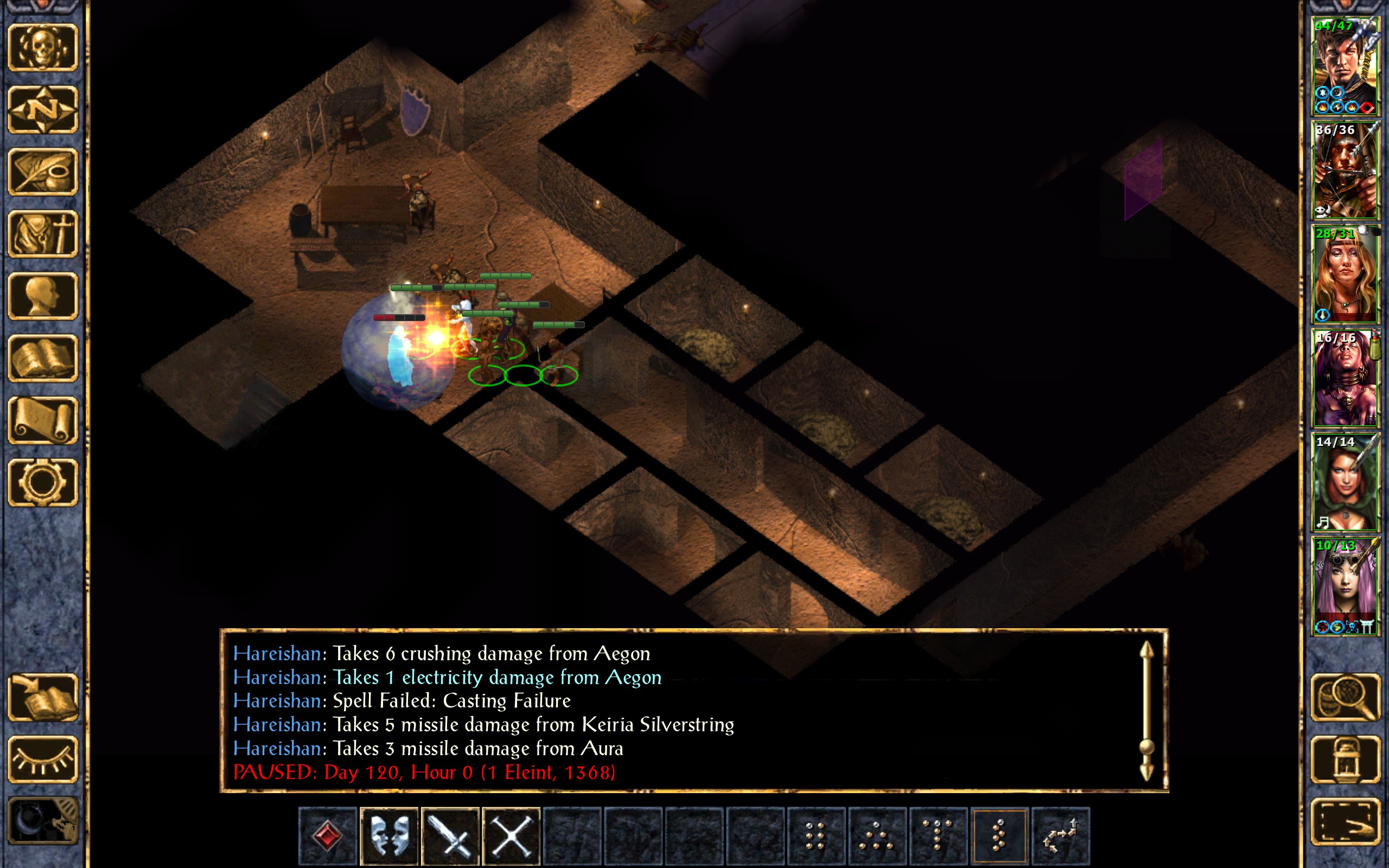The height and width of the screenshot is (868, 1389).
Task: Select the male portrait showing 44/47 HP
Action: 1345,67
